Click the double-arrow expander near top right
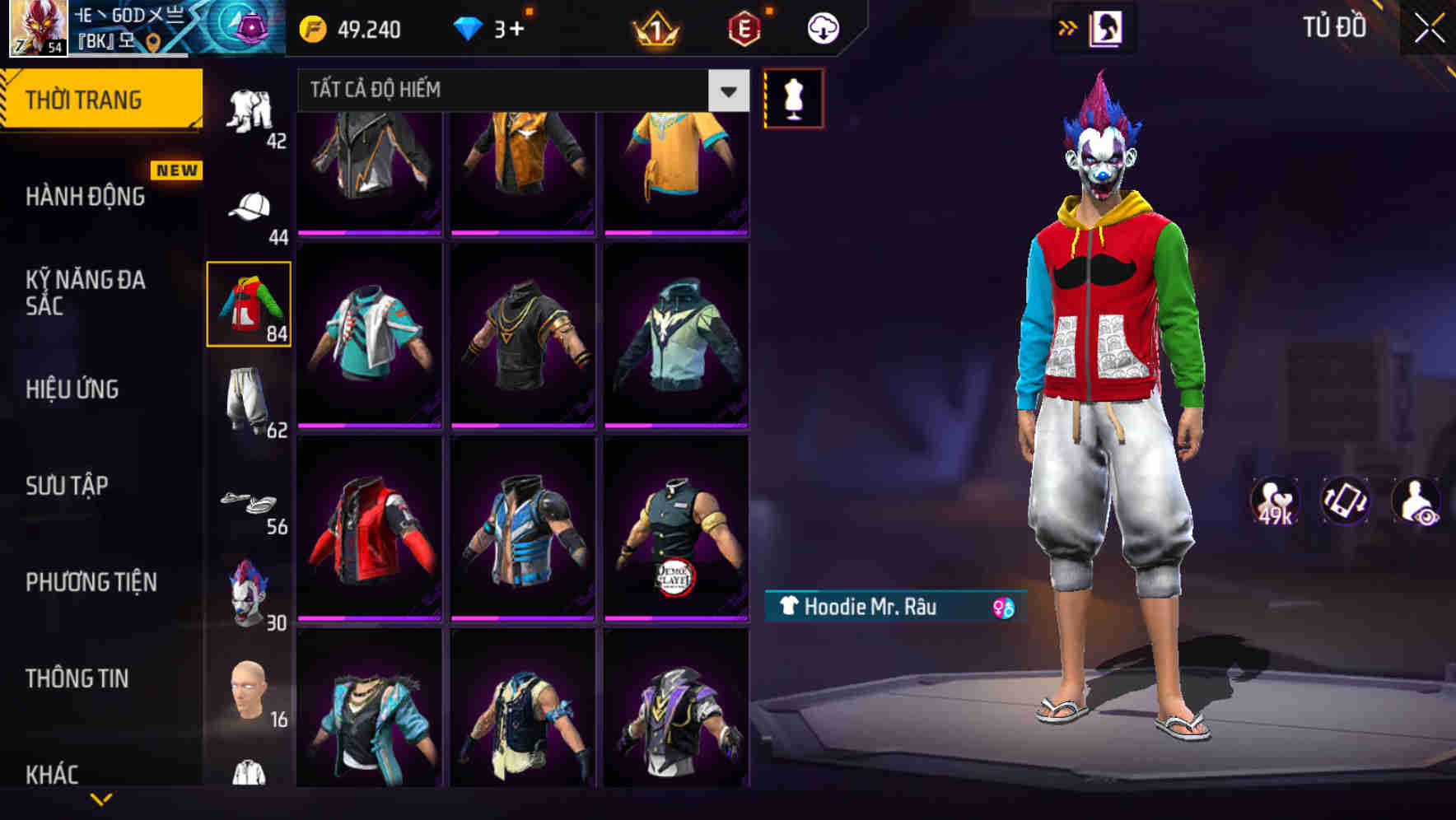The image size is (1456, 820). pyautogui.click(x=1067, y=26)
